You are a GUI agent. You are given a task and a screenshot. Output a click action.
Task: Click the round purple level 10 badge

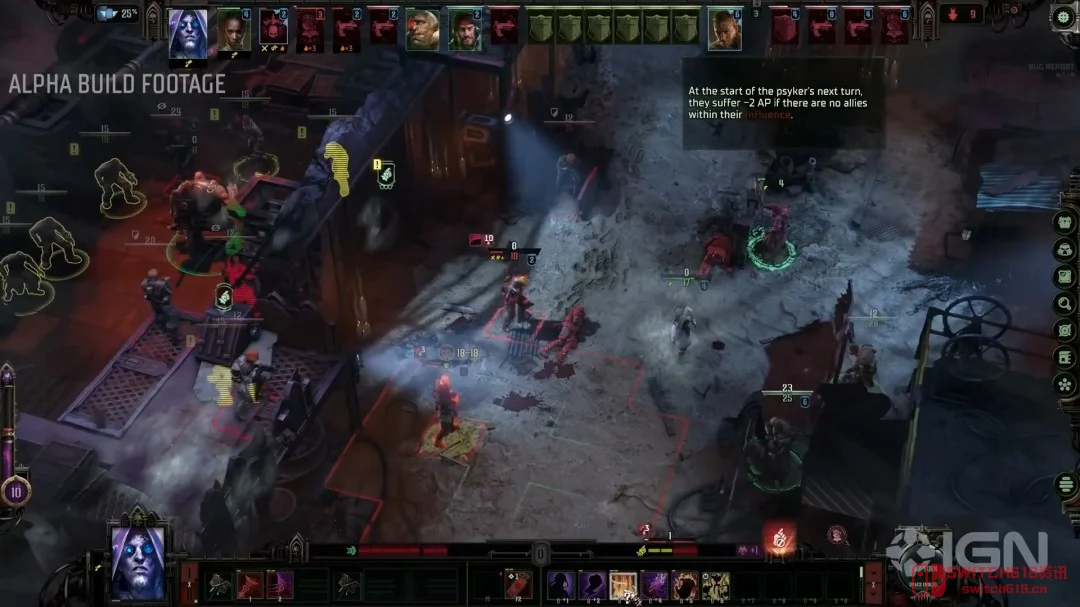click(14, 490)
